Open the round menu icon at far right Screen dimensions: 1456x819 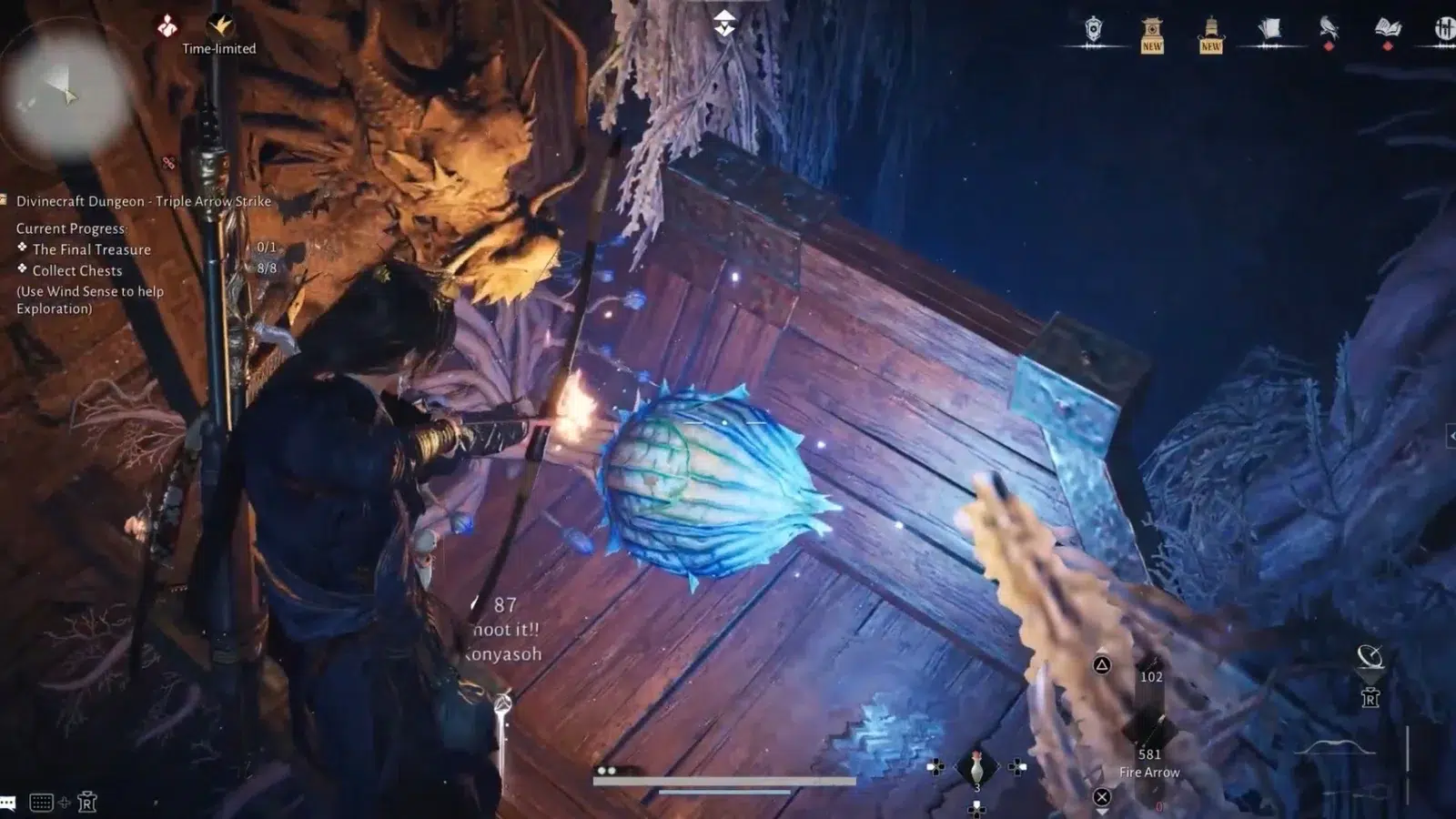click(1443, 29)
